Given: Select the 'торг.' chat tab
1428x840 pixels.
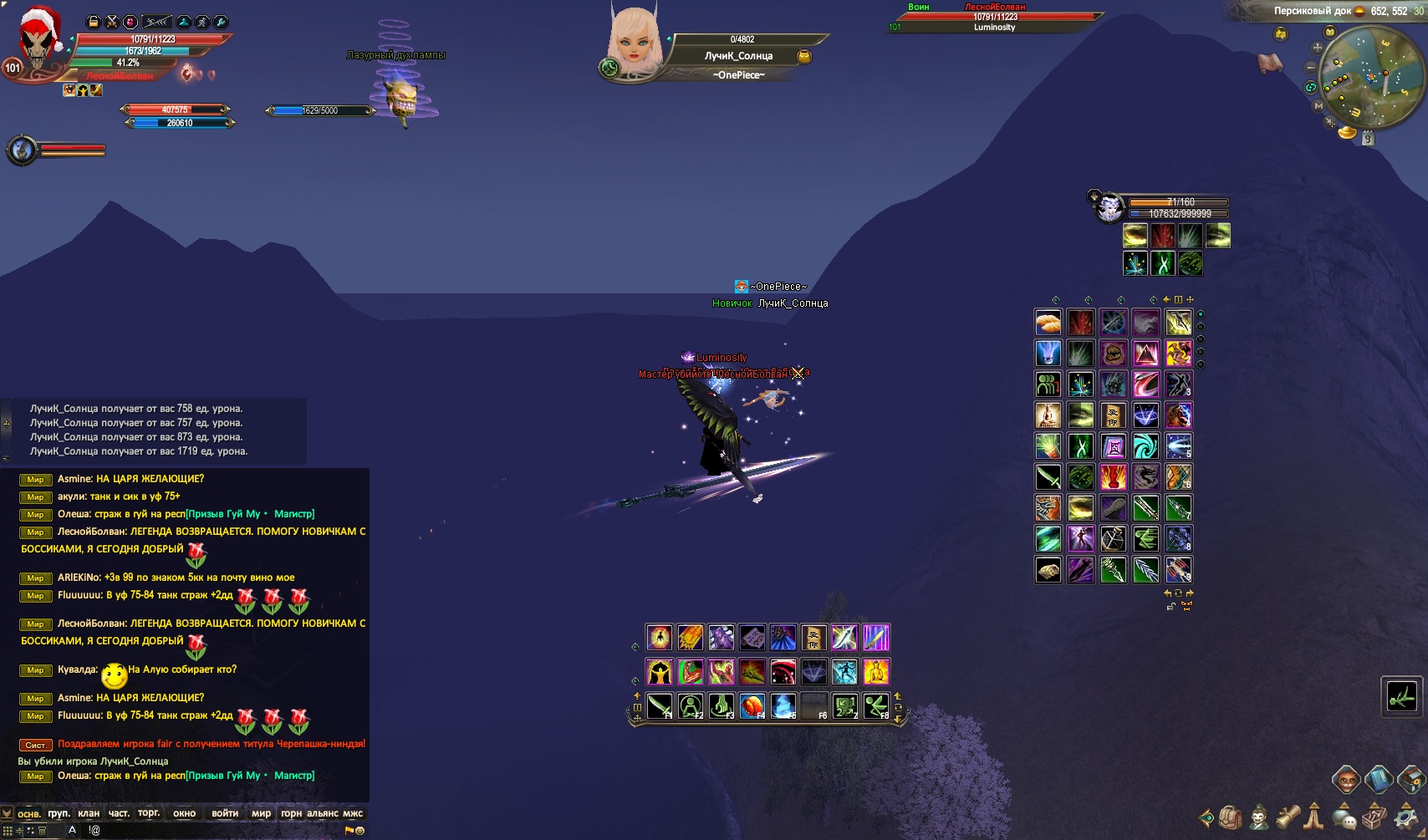Looking at the screenshot, I should click(149, 813).
